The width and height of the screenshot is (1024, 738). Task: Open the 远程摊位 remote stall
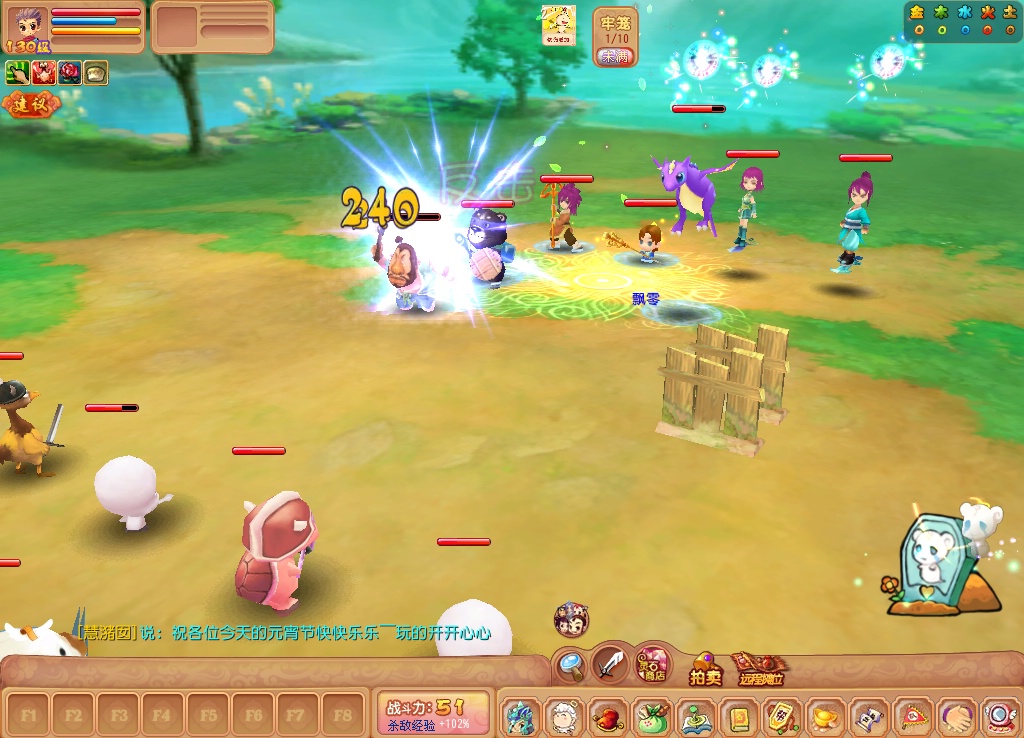point(759,669)
